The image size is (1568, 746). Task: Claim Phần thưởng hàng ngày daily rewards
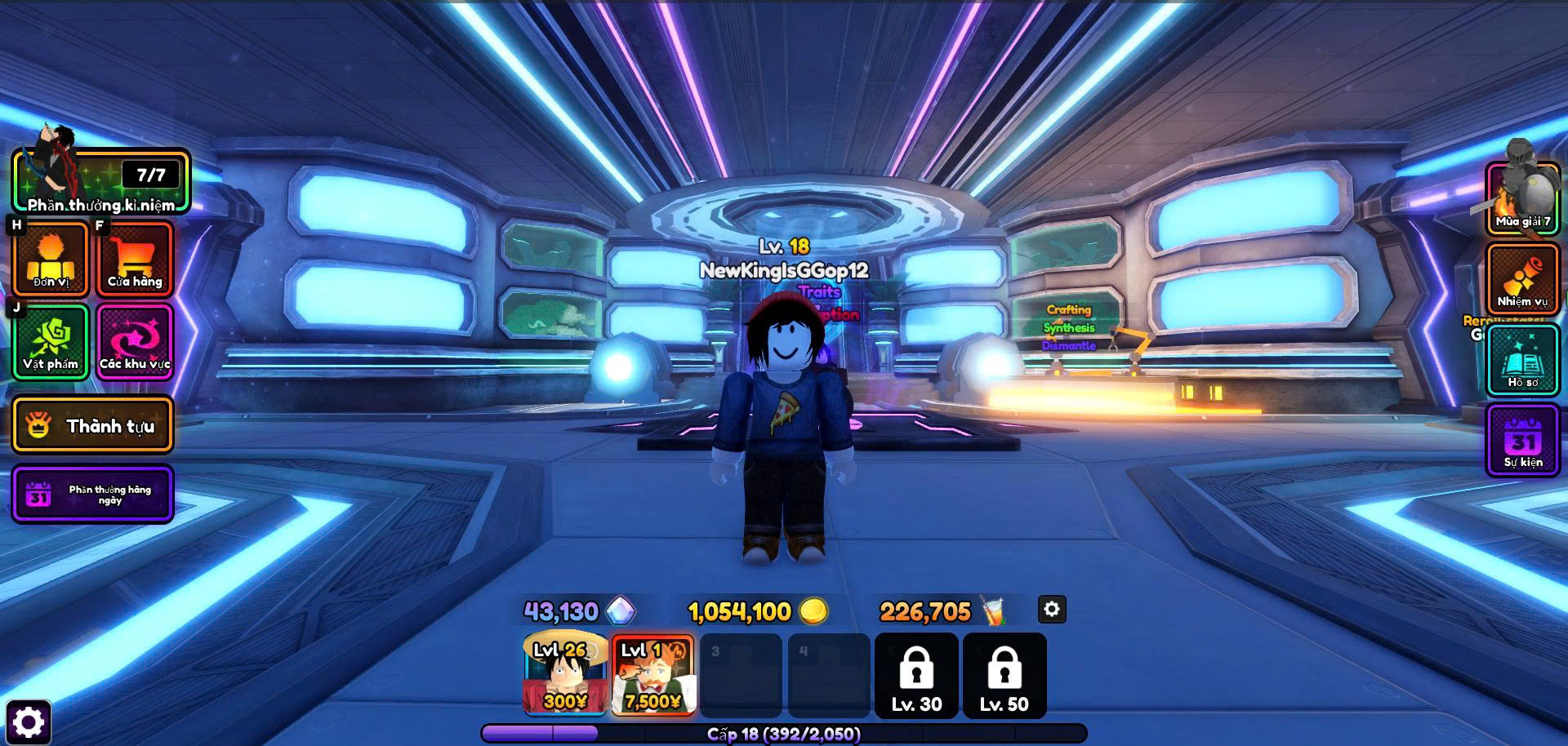92,494
